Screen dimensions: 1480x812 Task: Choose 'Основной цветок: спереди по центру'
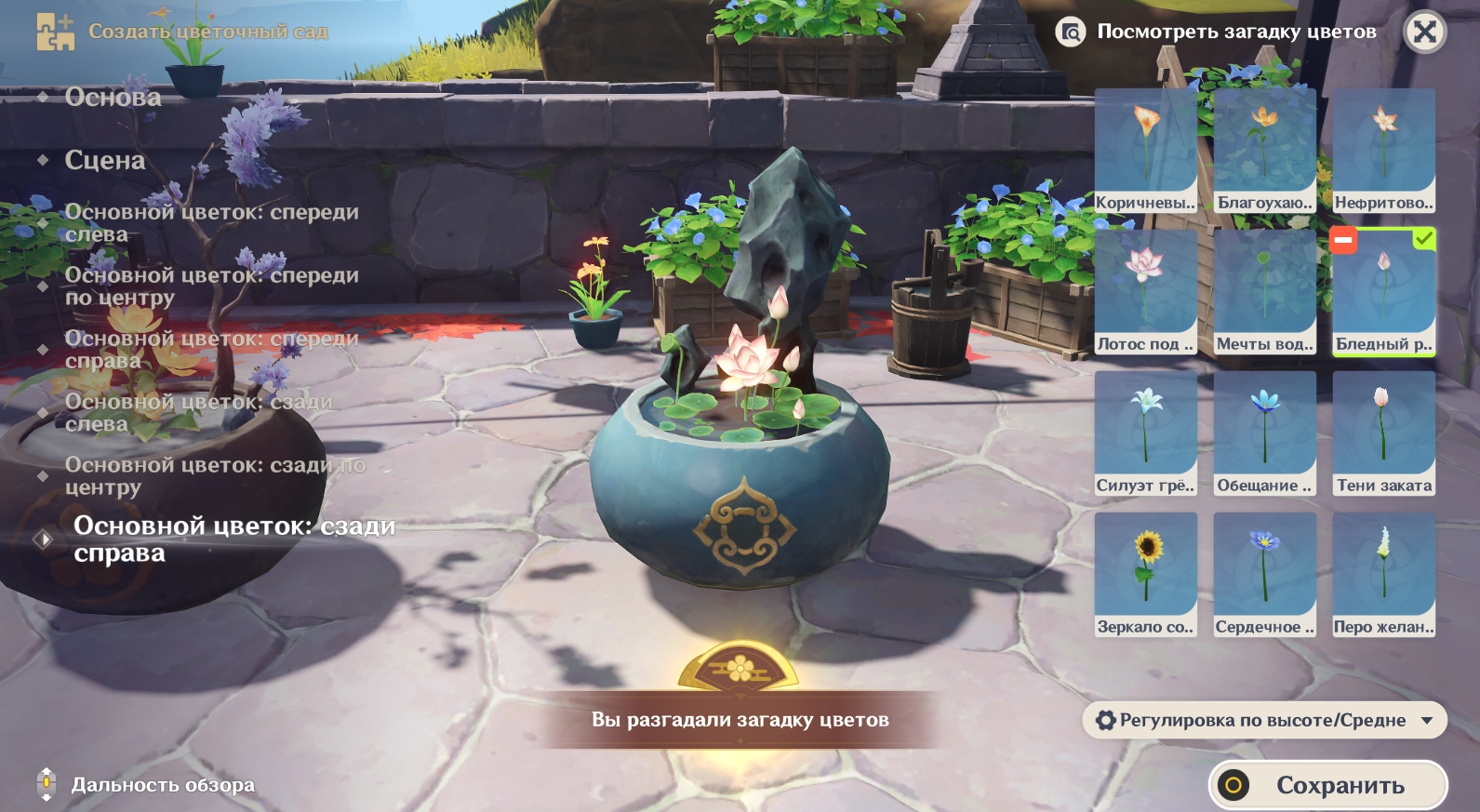pyautogui.click(x=210, y=286)
